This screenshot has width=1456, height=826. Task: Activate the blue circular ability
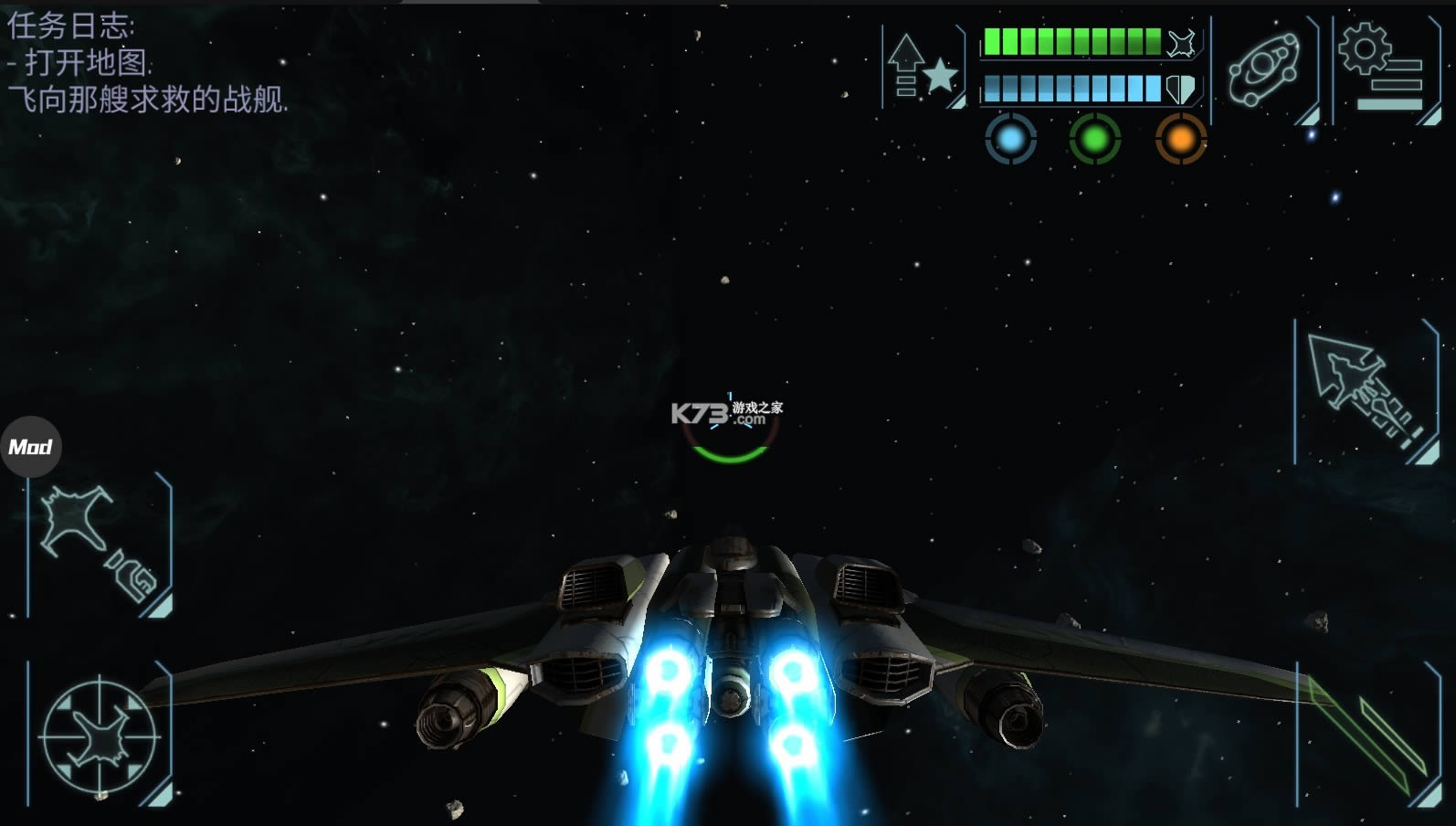pyautogui.click(x=1010, y=140)
